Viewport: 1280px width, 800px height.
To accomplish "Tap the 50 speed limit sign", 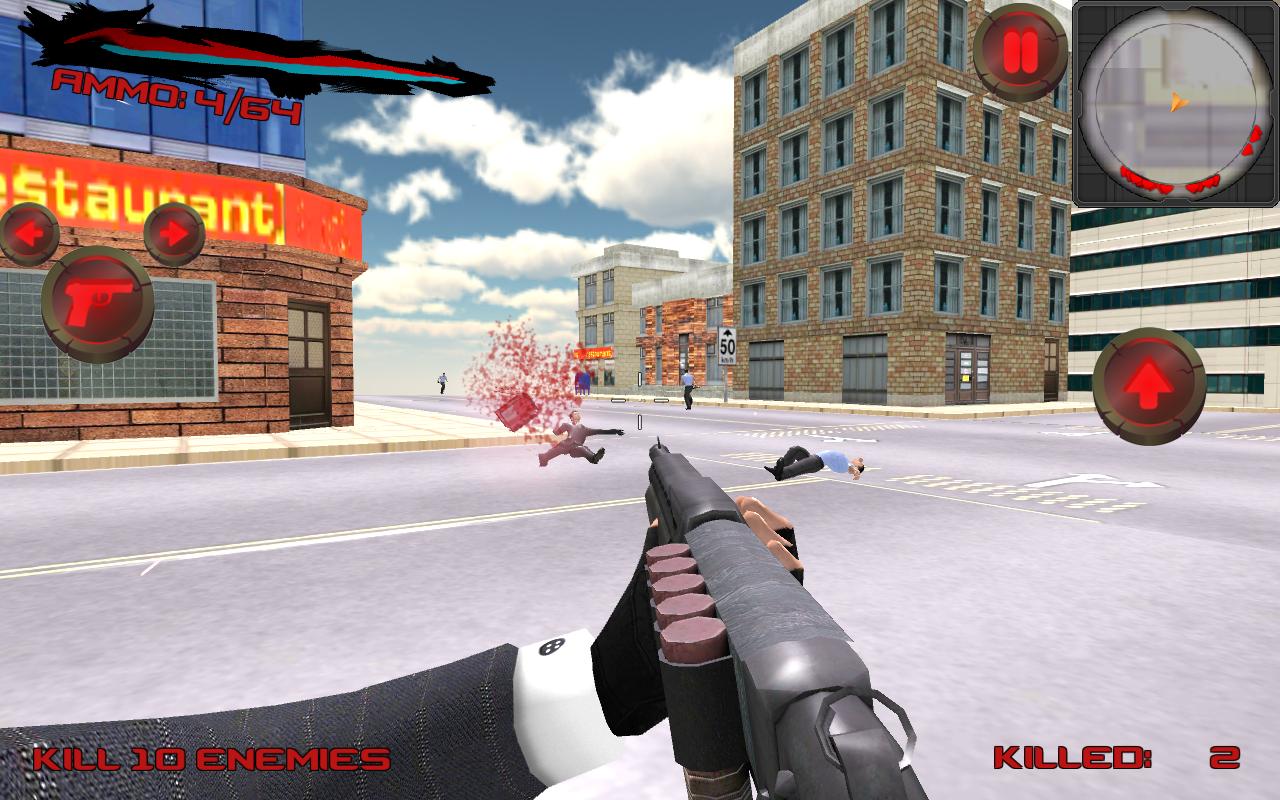I will click(726, 345).
